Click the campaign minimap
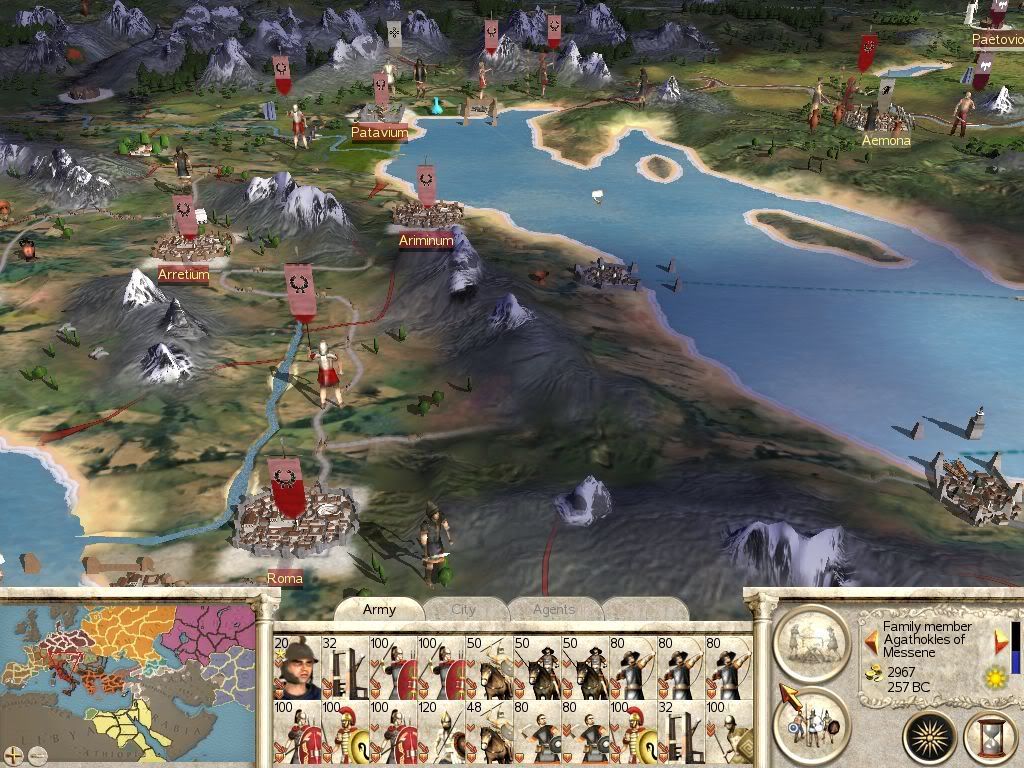Viewport: 1024px width, 768px height. tap(128, 670)
